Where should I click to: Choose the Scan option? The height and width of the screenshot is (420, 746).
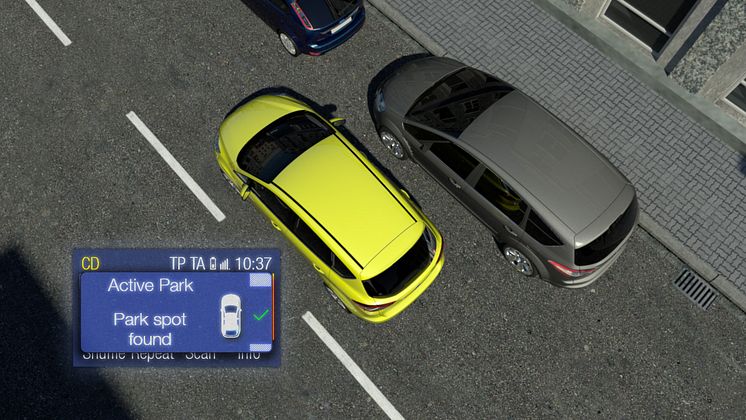tap(203, 354)
